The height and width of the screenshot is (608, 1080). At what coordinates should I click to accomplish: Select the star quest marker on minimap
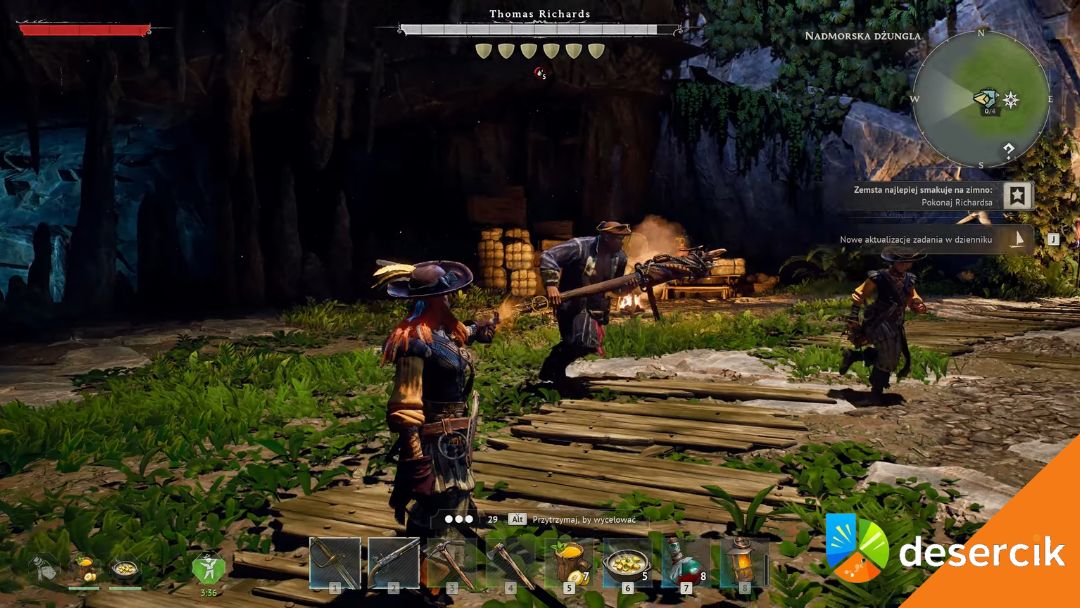(1011, 99)
